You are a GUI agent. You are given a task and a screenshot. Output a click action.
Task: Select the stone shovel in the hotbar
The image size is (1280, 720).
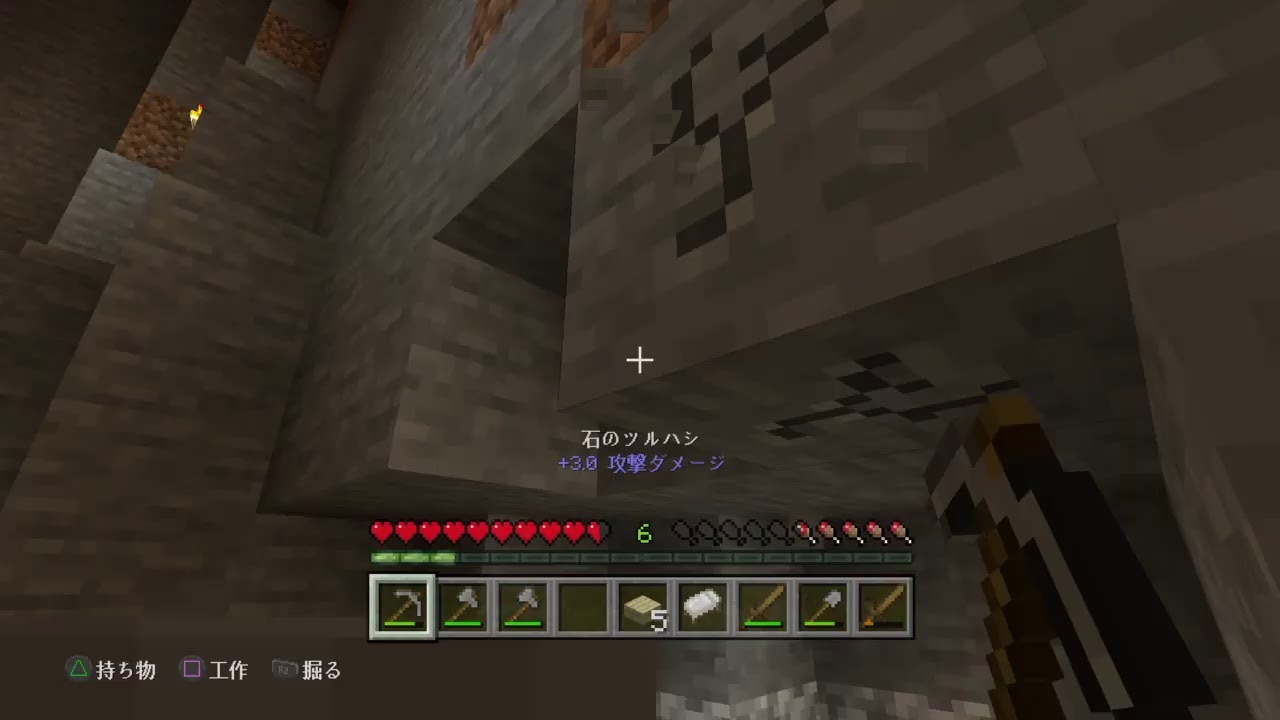(x=820, y=605)
